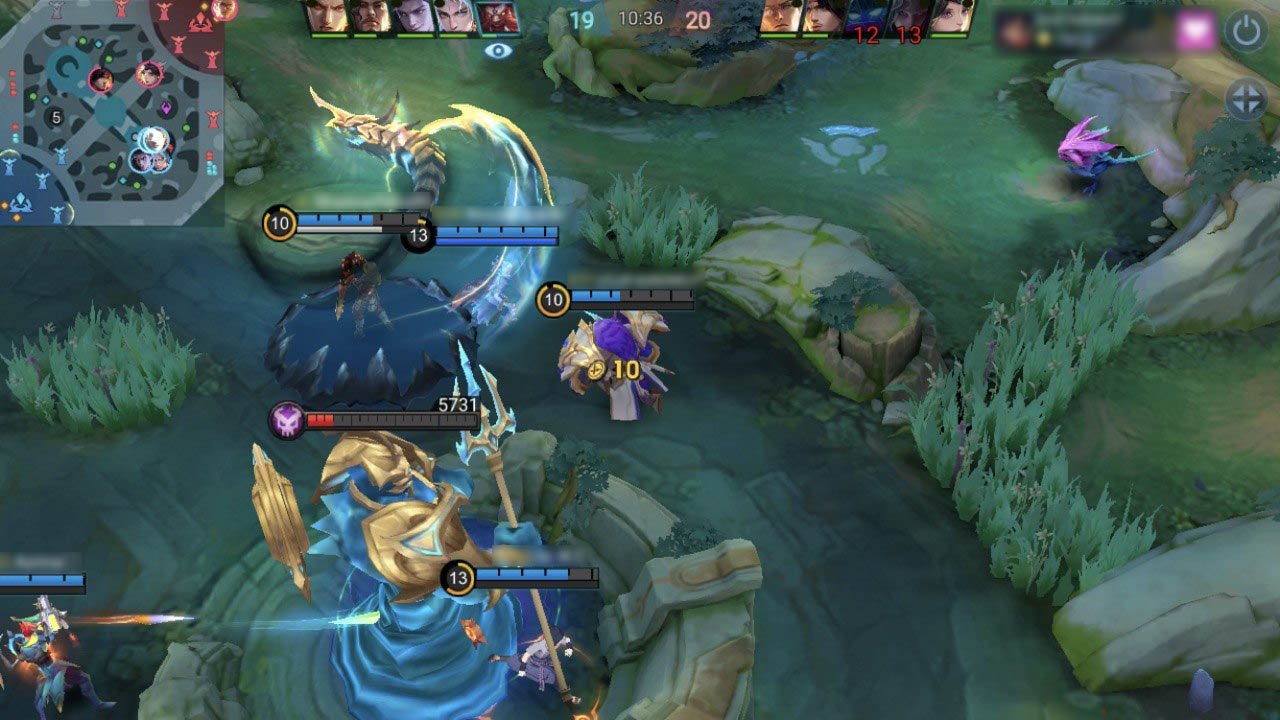Image resolution: width=1280 pixels, height=720 pixels.
Task: Toggle the eye view icon under the portraits
Action: [x=497, y=50]
